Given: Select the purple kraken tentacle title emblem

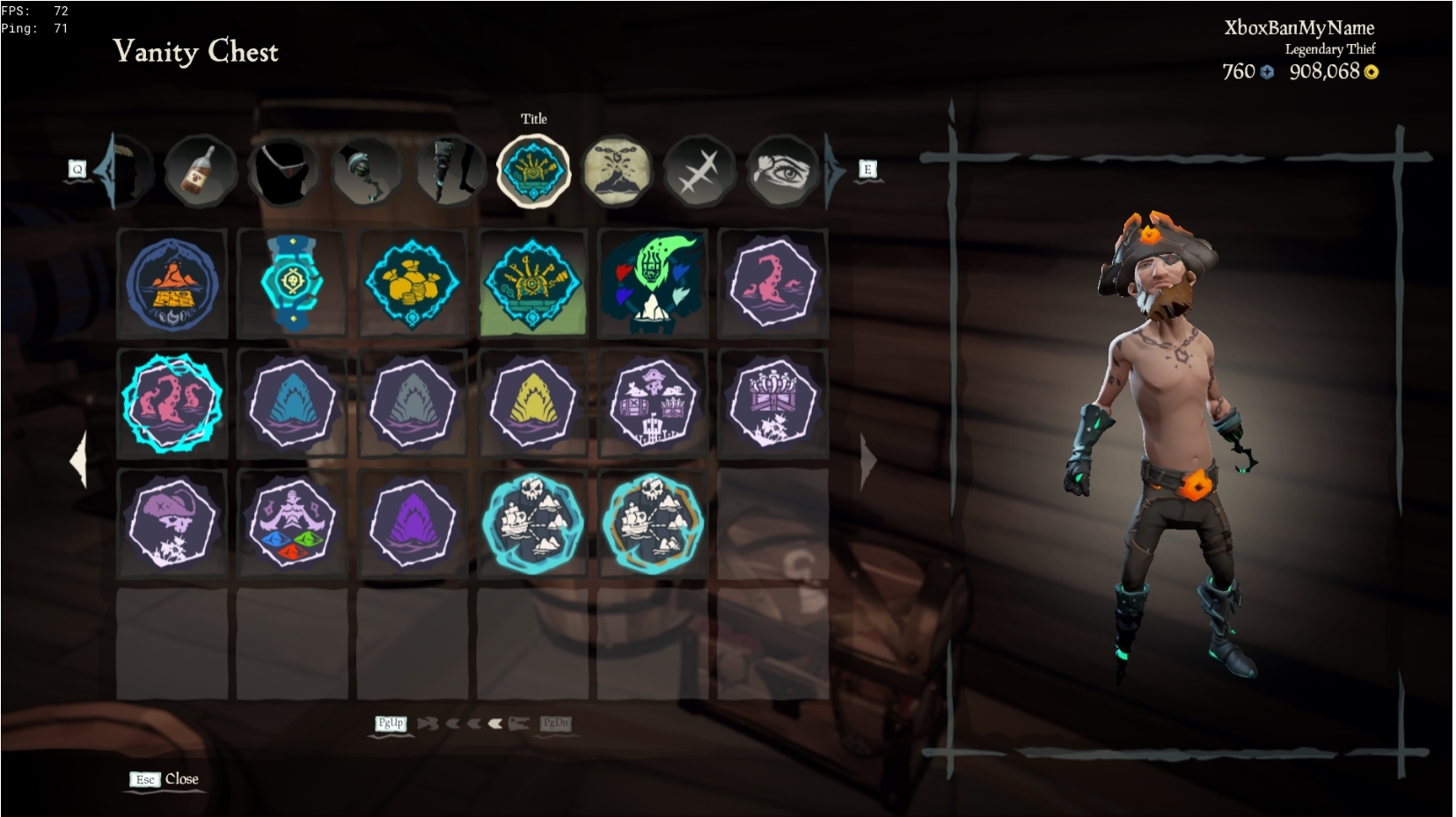Looking at the screenshot, I should coord(775,280).
